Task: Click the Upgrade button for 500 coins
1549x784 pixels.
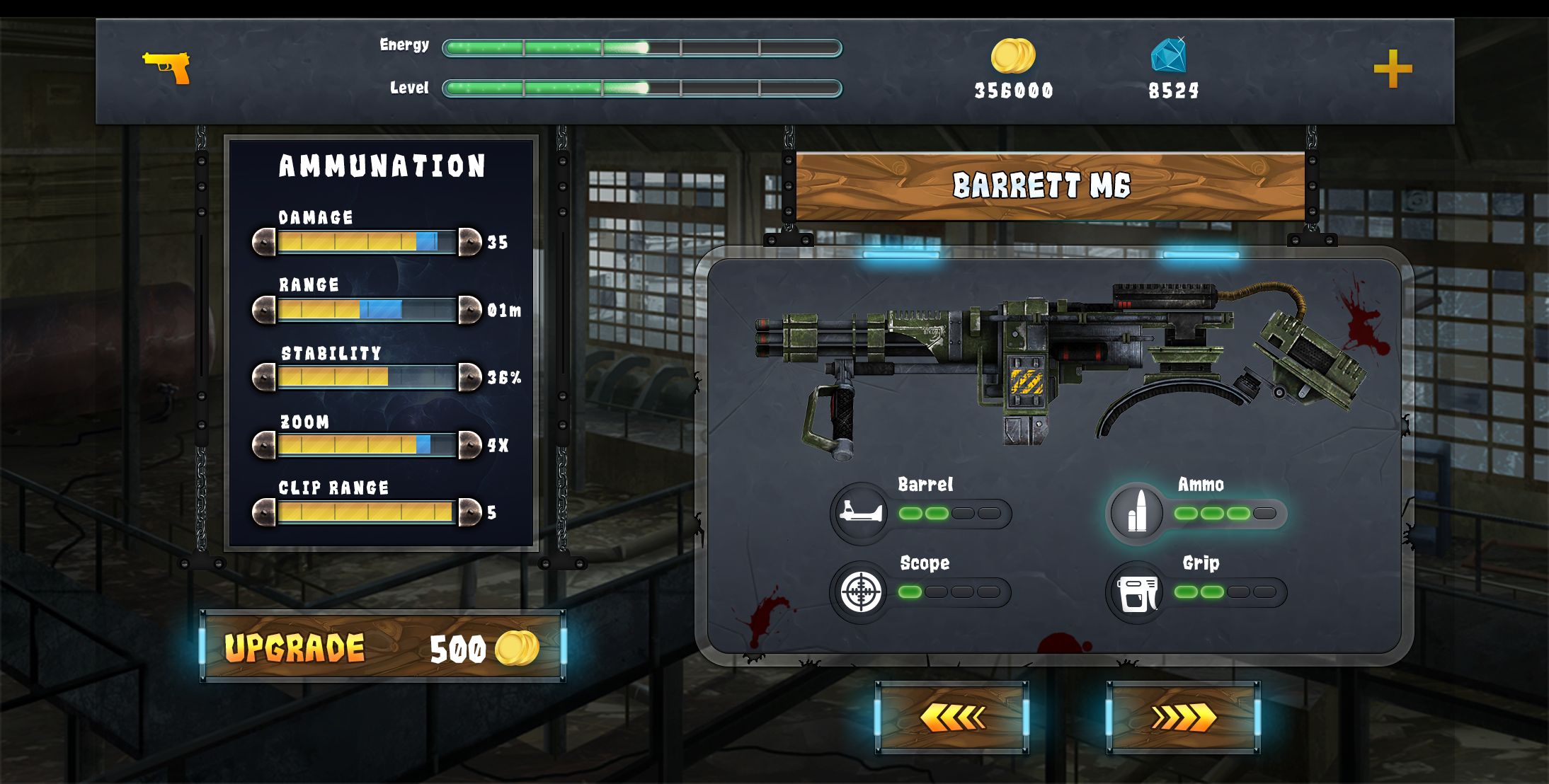Action: pyautogui.click(x=382, y=647)
